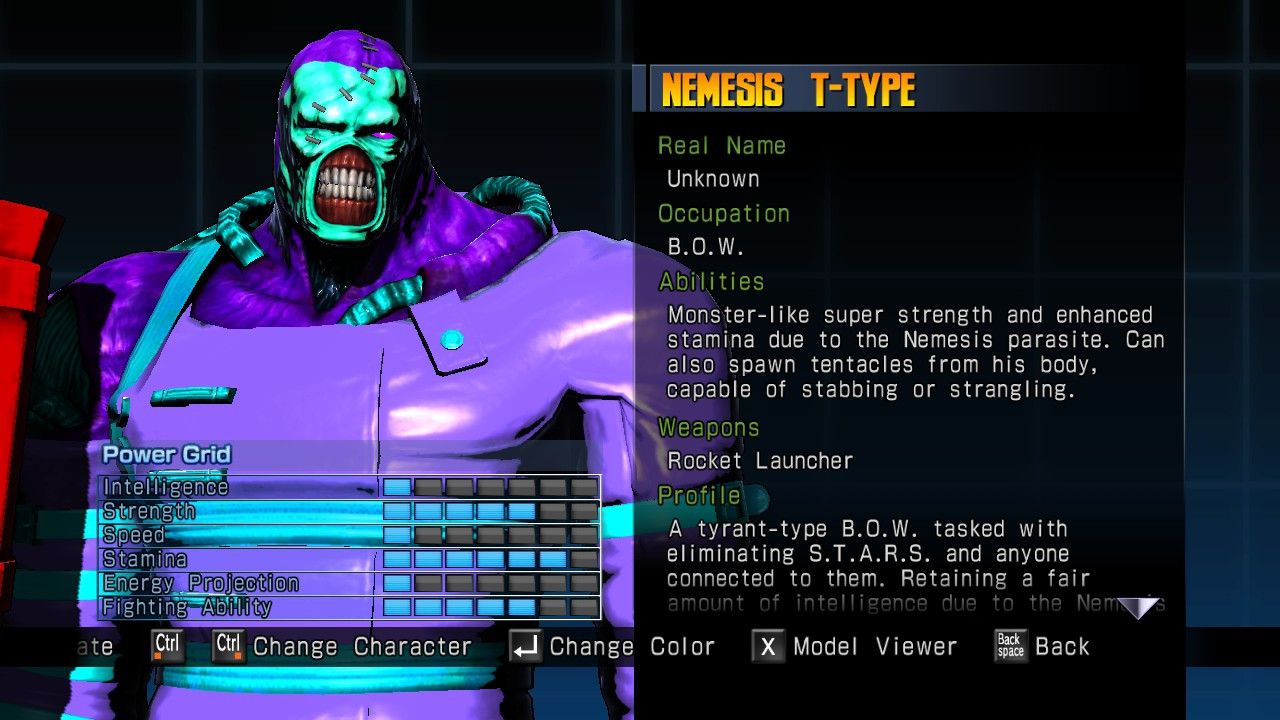Click the NEMESIS T-TYPE name banner
The image size is (1280, 720).
(790, 87)
